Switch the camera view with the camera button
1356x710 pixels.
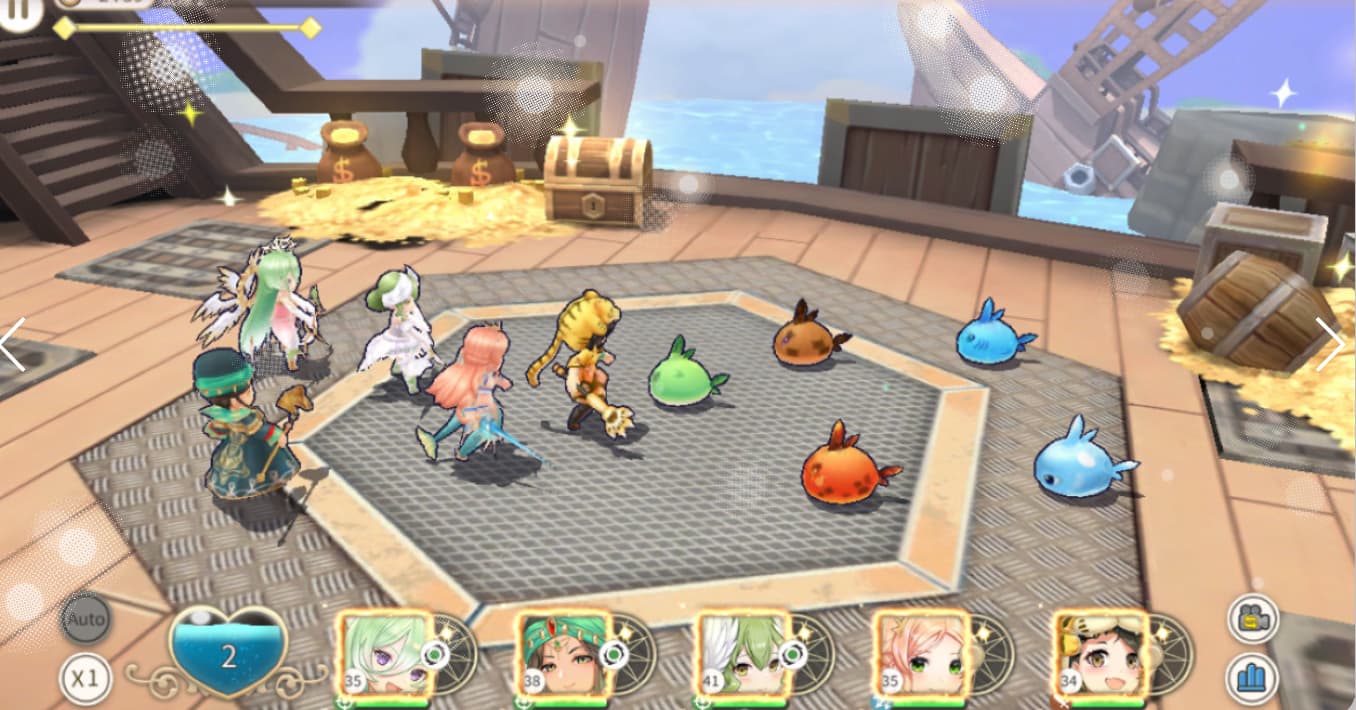1253,619
